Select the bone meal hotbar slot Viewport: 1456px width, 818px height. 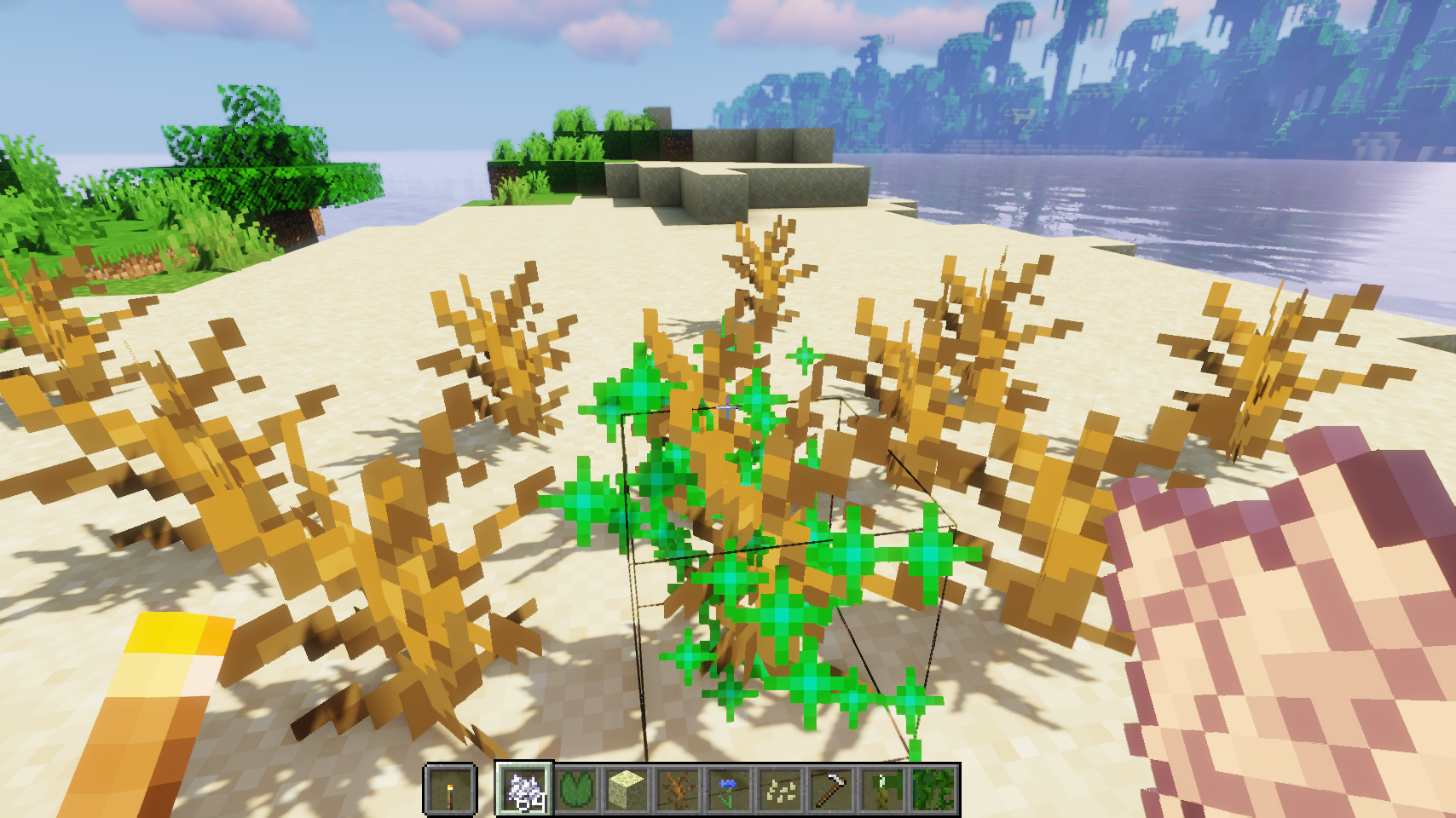click(x=525, y=789)
